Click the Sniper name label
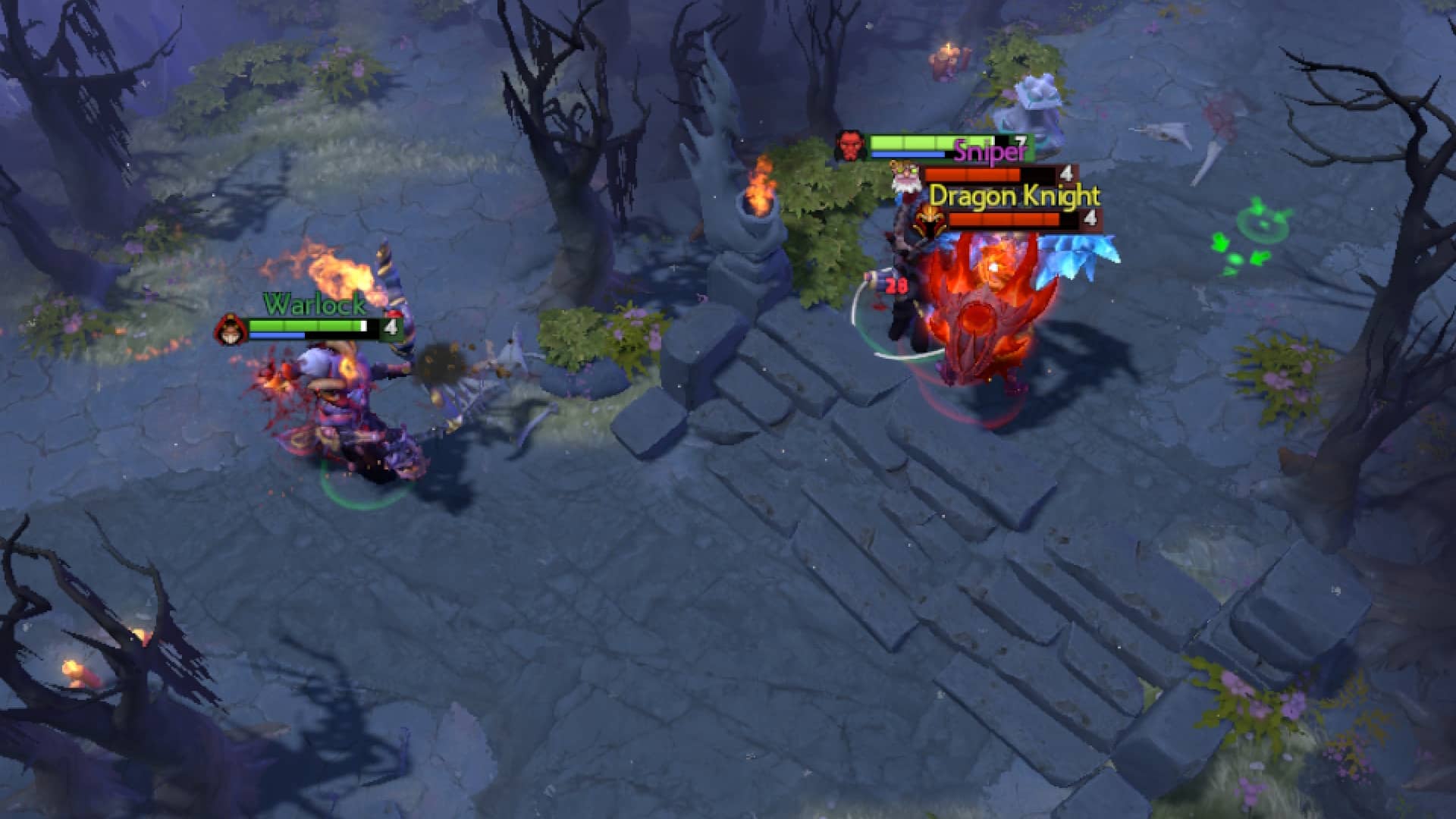The height and width of the screenshot is (819, 1456). click(x=984, y=152)
